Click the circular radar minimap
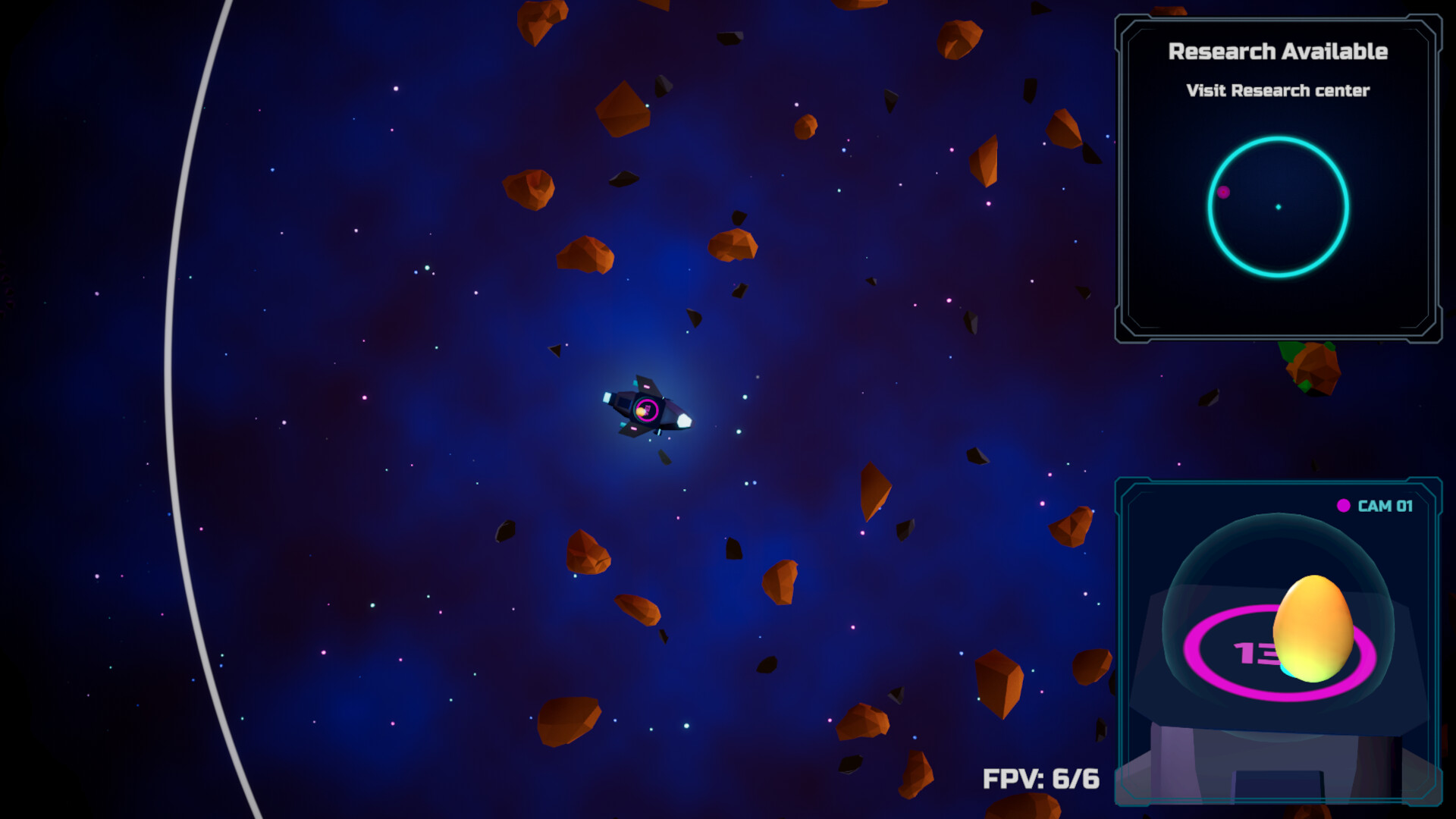 [x=1278, y=206]
